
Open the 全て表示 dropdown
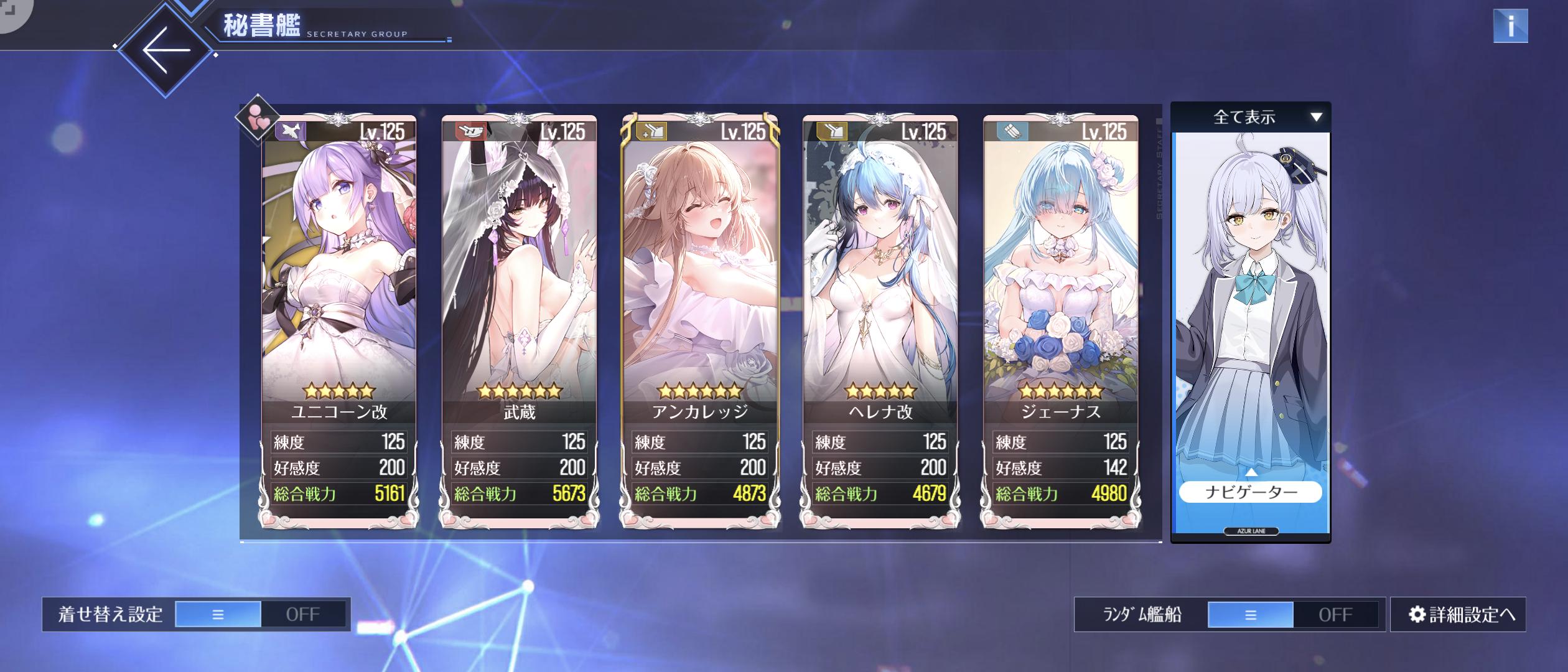coord(1251,117)
